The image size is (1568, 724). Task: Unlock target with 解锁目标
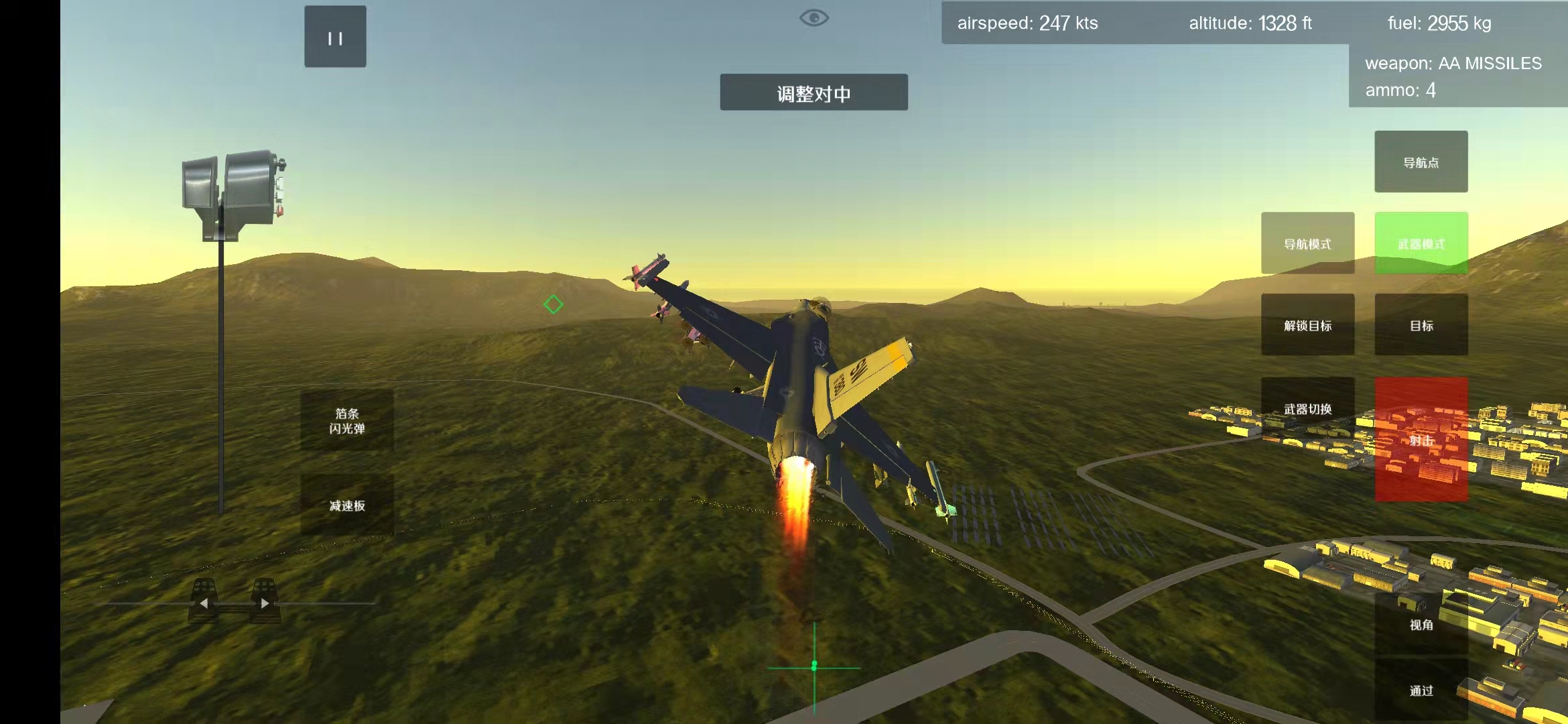click(x=1307, y=325)
